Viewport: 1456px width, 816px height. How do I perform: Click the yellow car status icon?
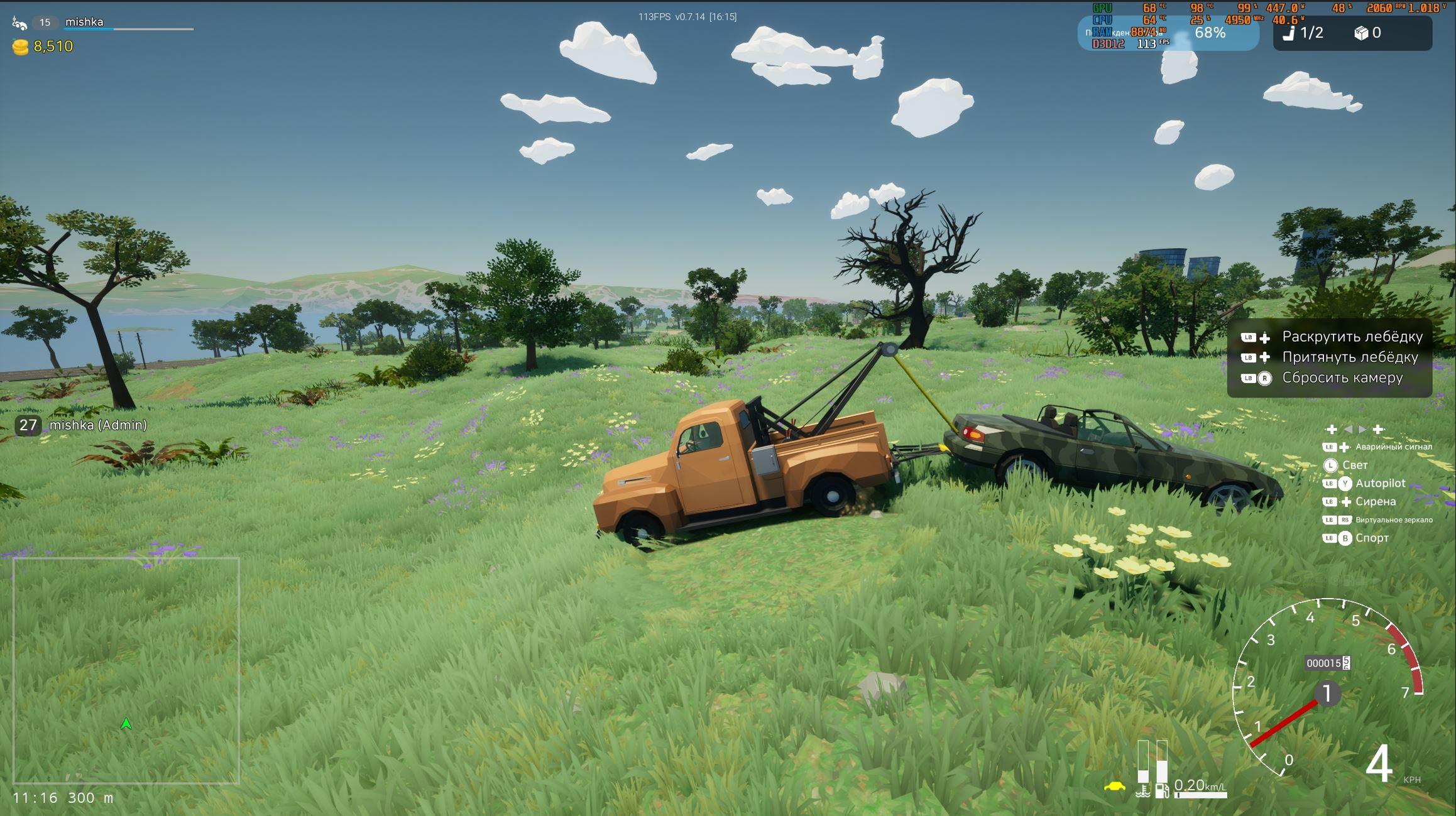1114,786
